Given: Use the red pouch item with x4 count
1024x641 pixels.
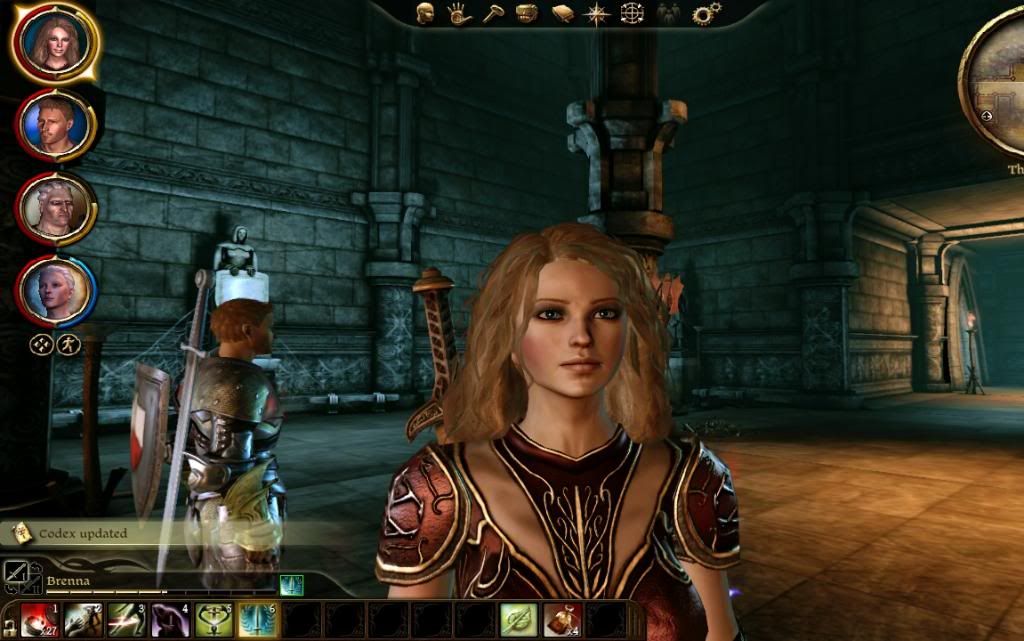Looking at the screenshot, I should 562,621.
